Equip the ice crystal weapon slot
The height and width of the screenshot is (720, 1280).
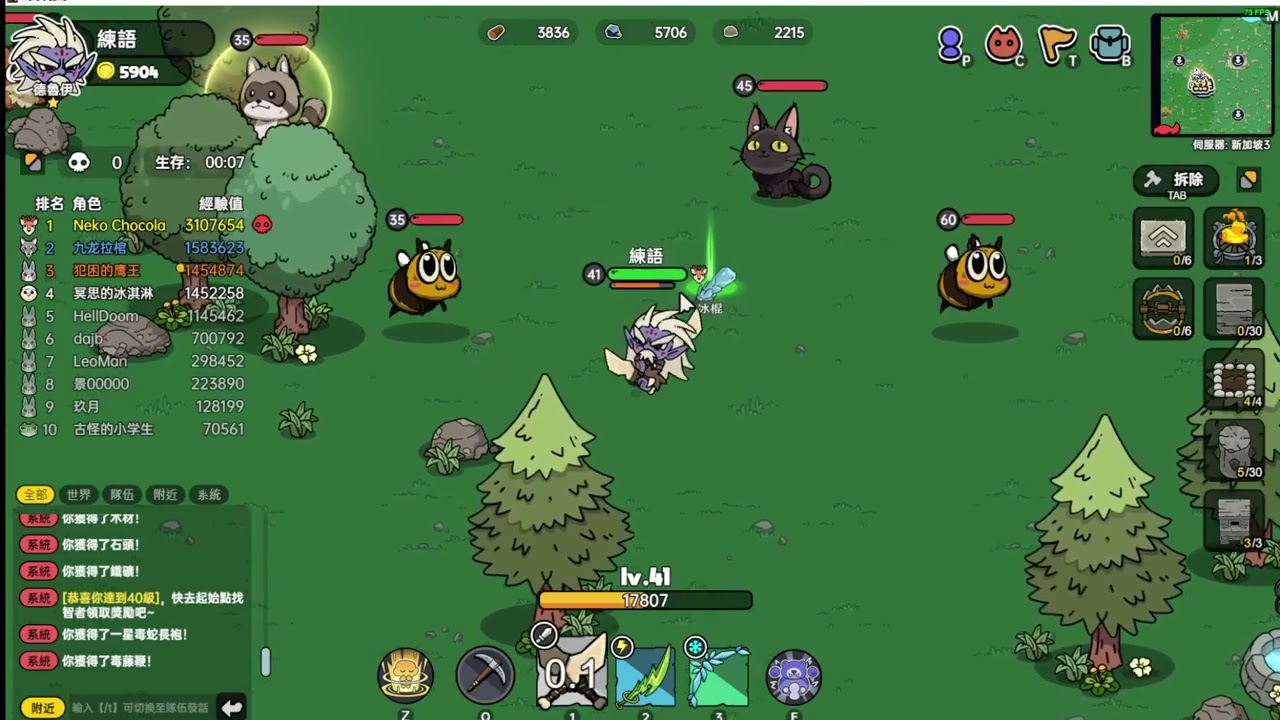point(718,676)
